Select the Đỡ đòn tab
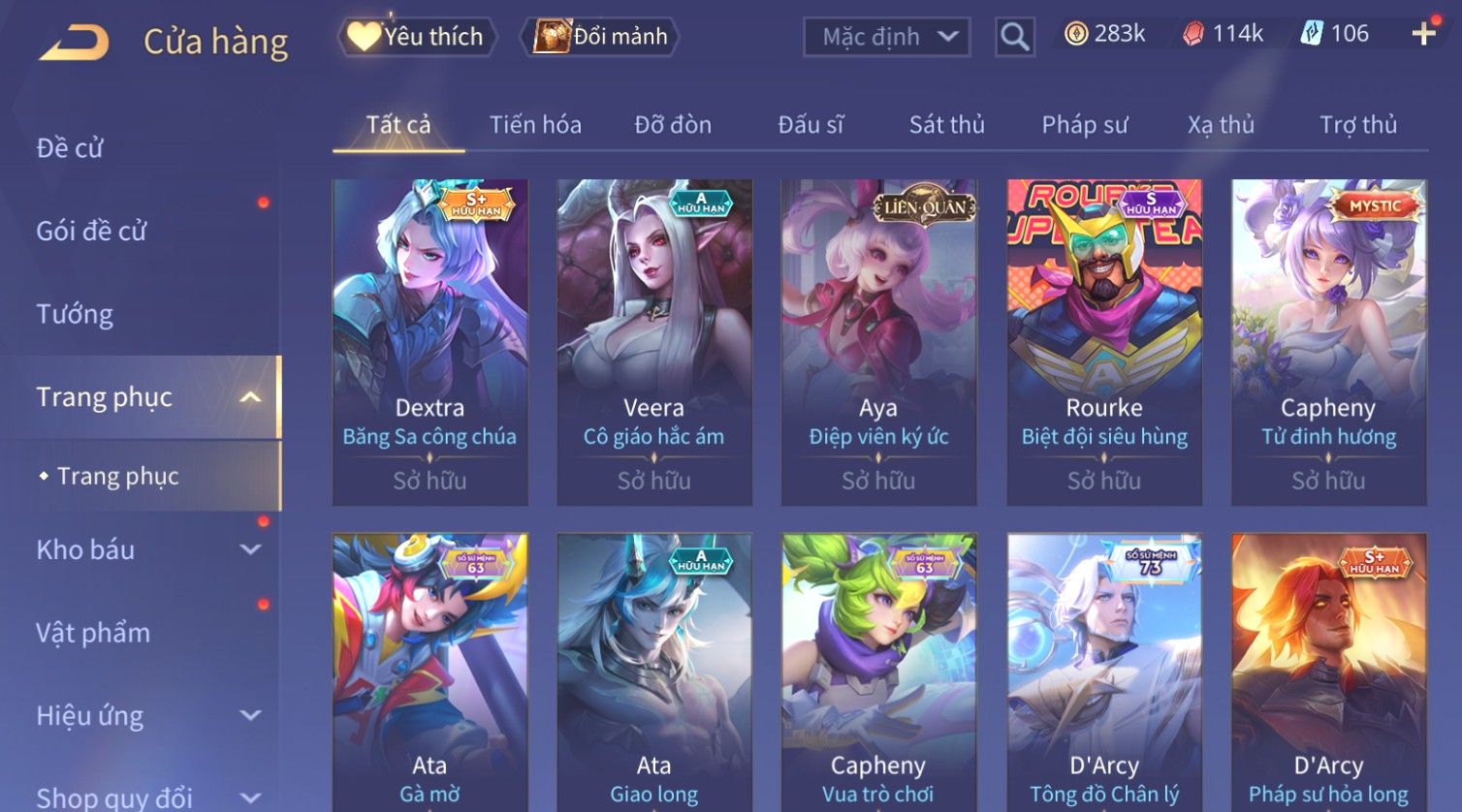 pos(673,125)
